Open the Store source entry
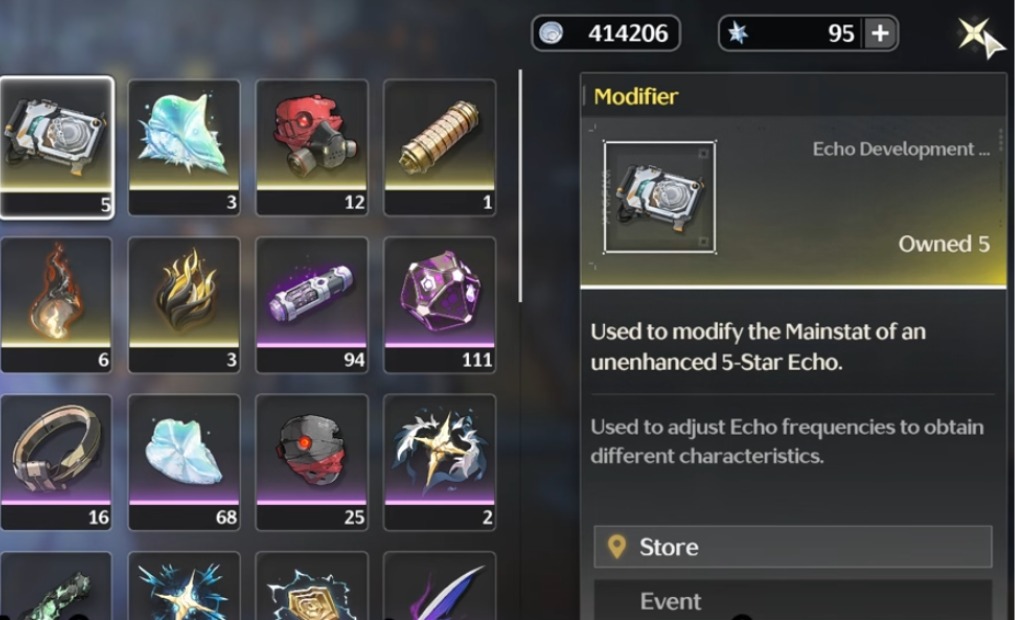 tap(792, 547)
